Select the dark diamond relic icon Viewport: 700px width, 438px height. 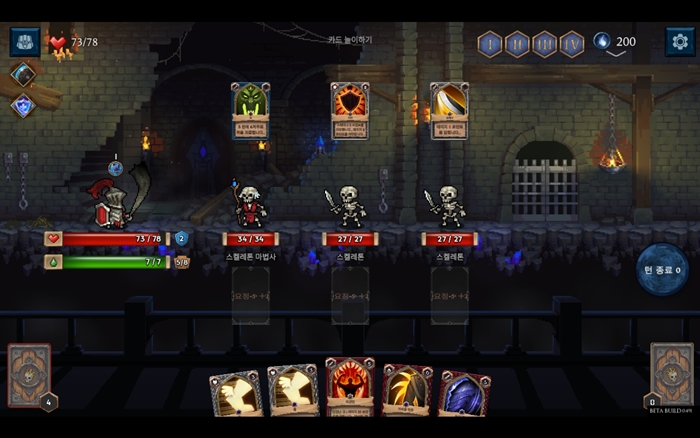(x=22, y=74)
